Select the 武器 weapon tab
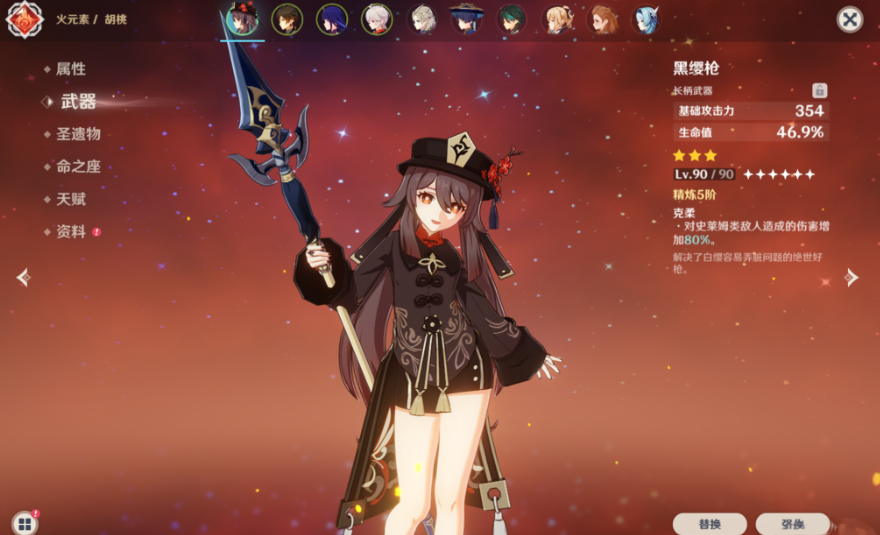This screenshot has width=880, height=535. click(x=78, y=101)
